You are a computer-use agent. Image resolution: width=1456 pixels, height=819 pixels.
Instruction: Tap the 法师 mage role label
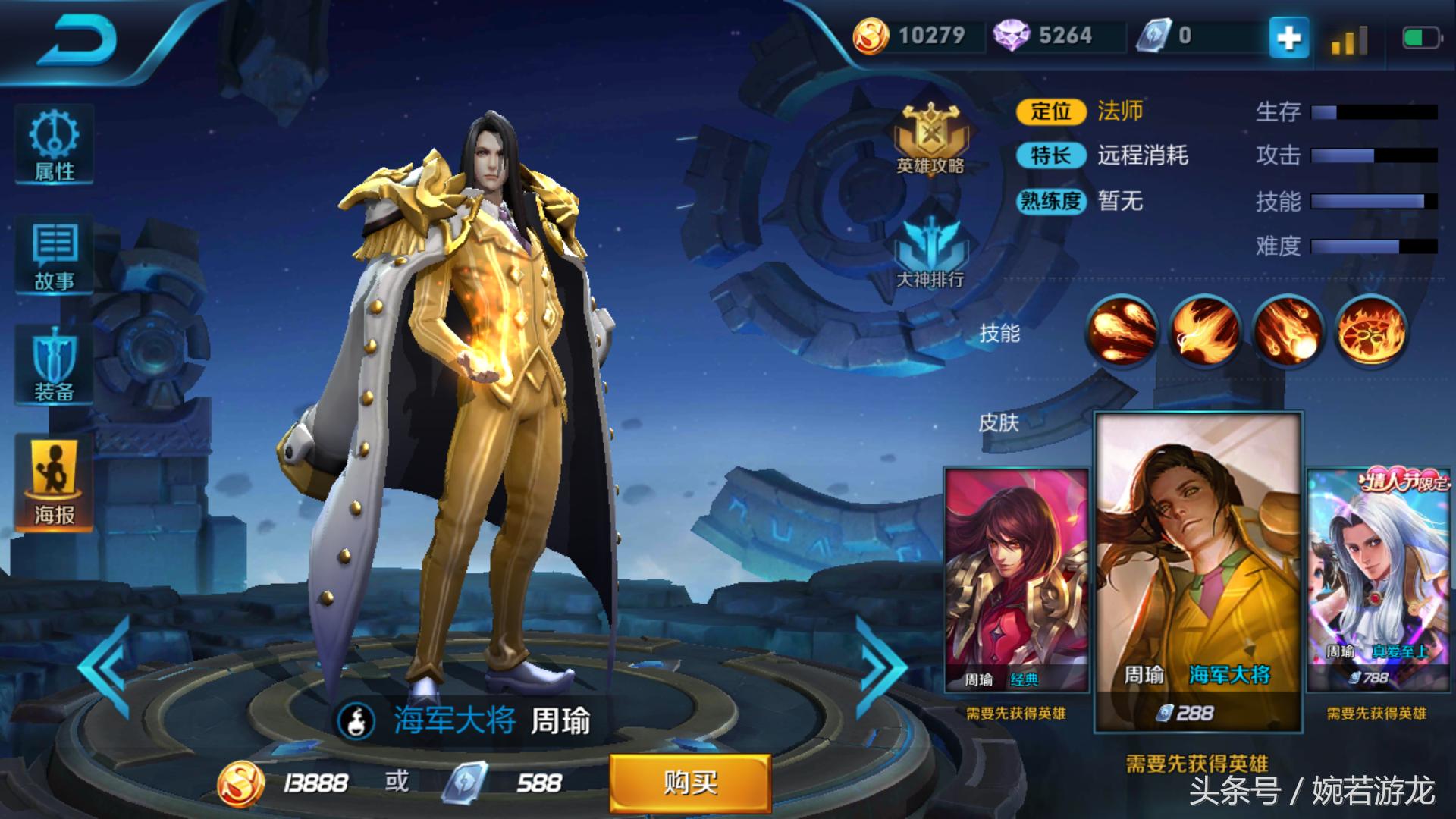coord(1122,111)
